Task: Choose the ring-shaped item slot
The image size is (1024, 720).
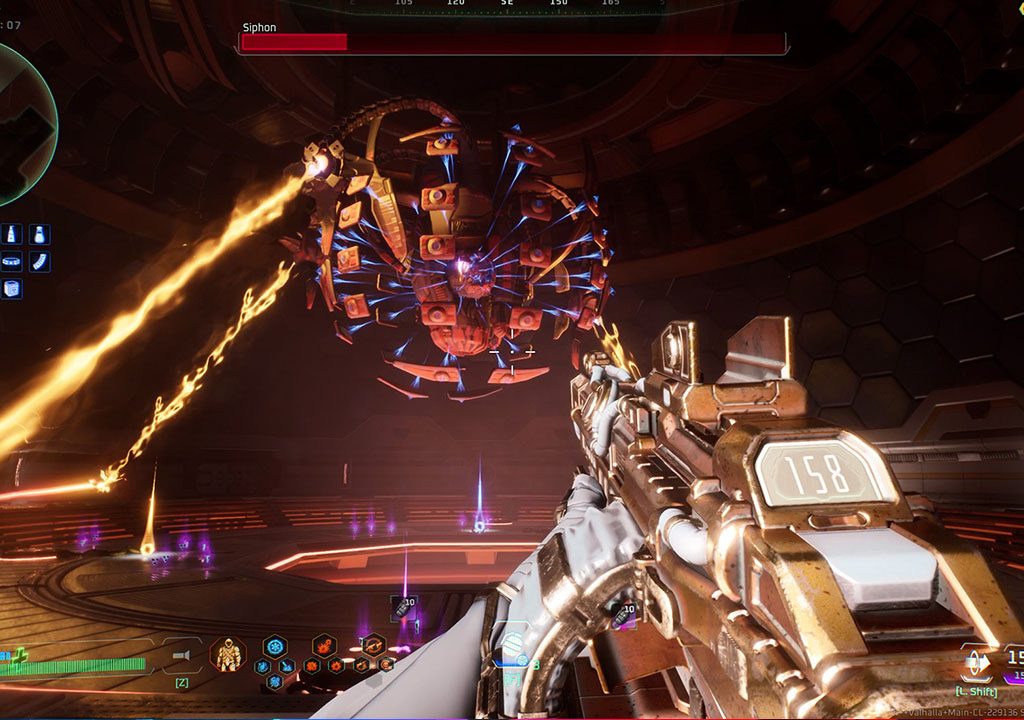Action: tap(12, 262)
